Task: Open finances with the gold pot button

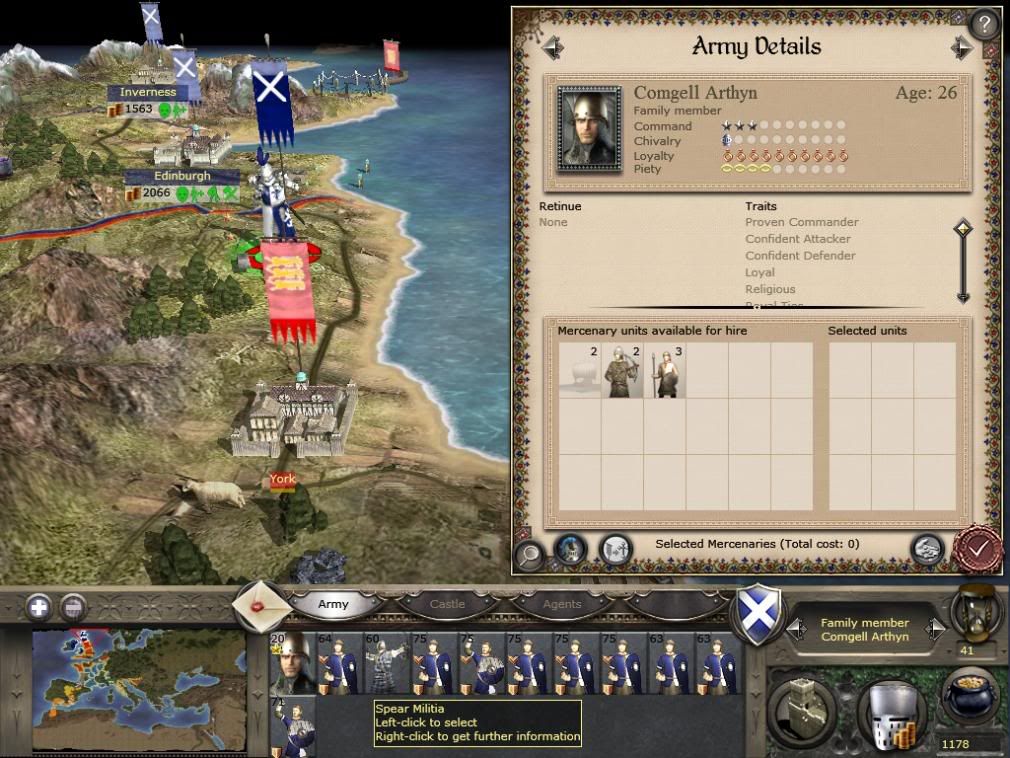Action: [x=970, y=695]
